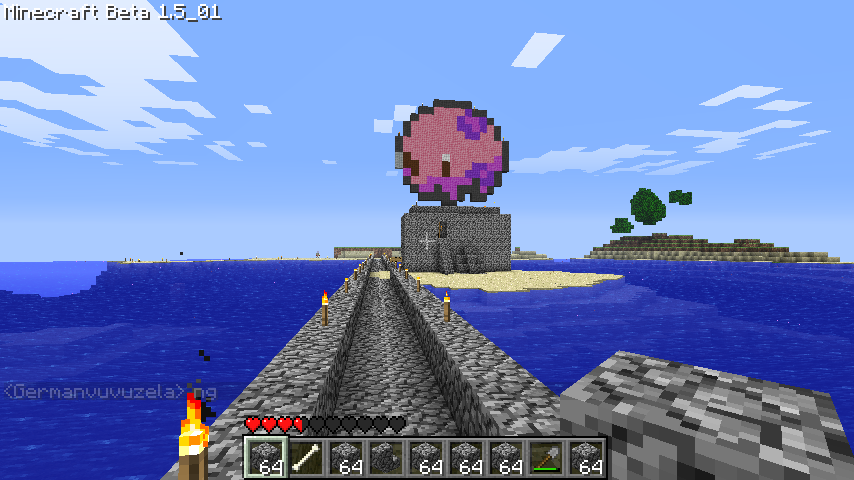Image resolution: width=854 pixels, height=480 pixels.
Task: Choose the cobblestone block without a stack count
Action: point(385,458)
